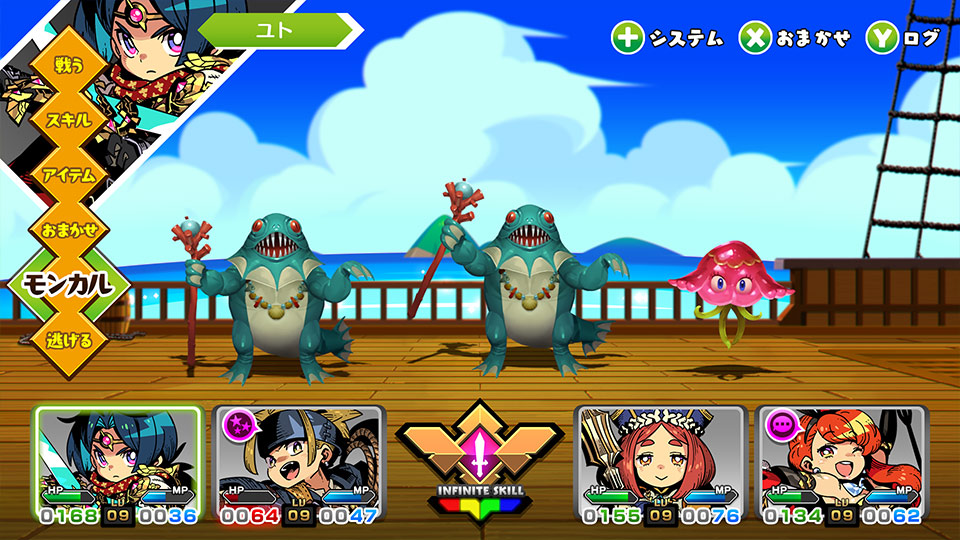The image size is (960, 540).
Task: Open the スキル skill command
Action: coord(68,120)
